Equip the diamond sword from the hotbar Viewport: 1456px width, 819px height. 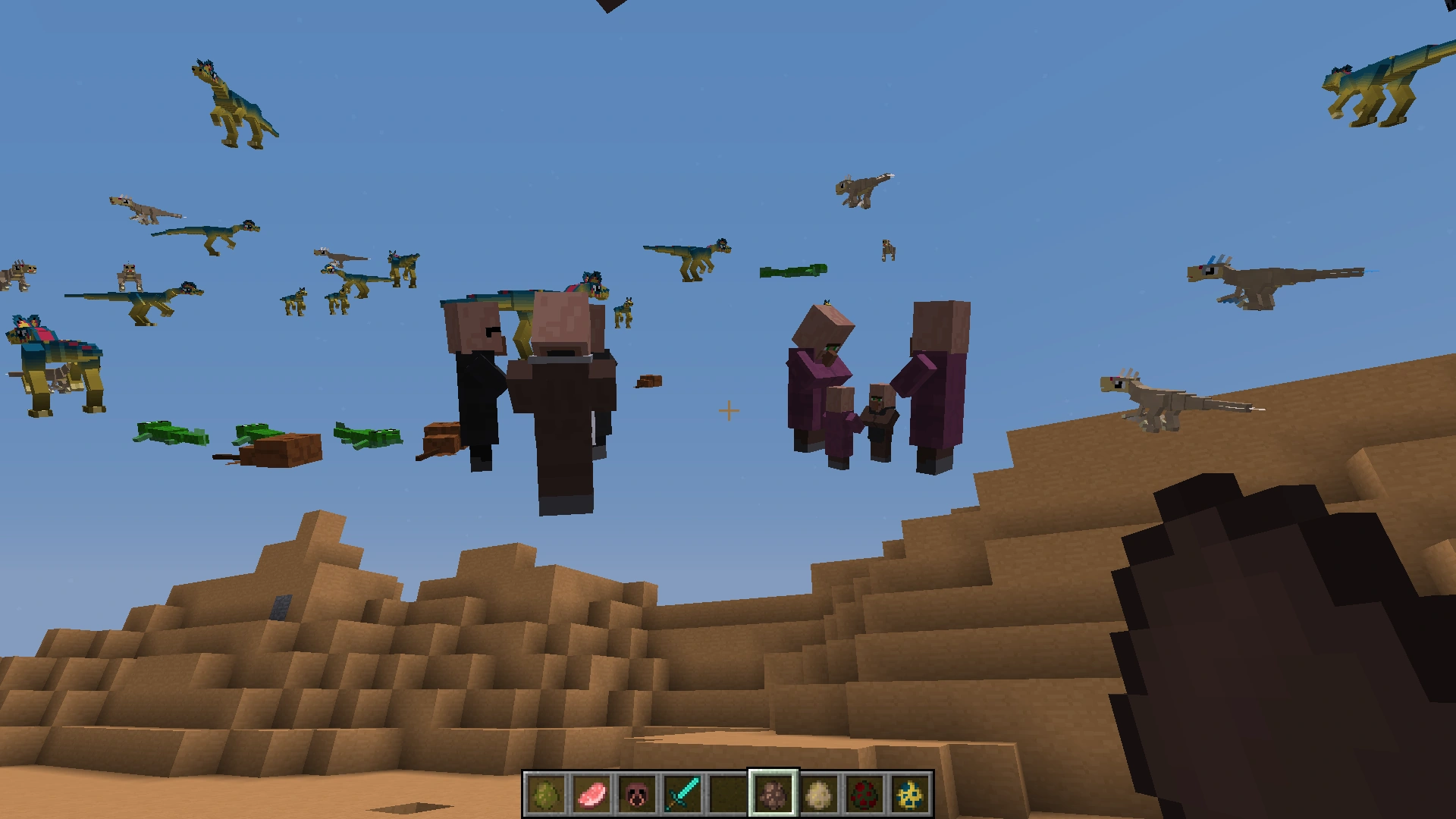point(682,794)
